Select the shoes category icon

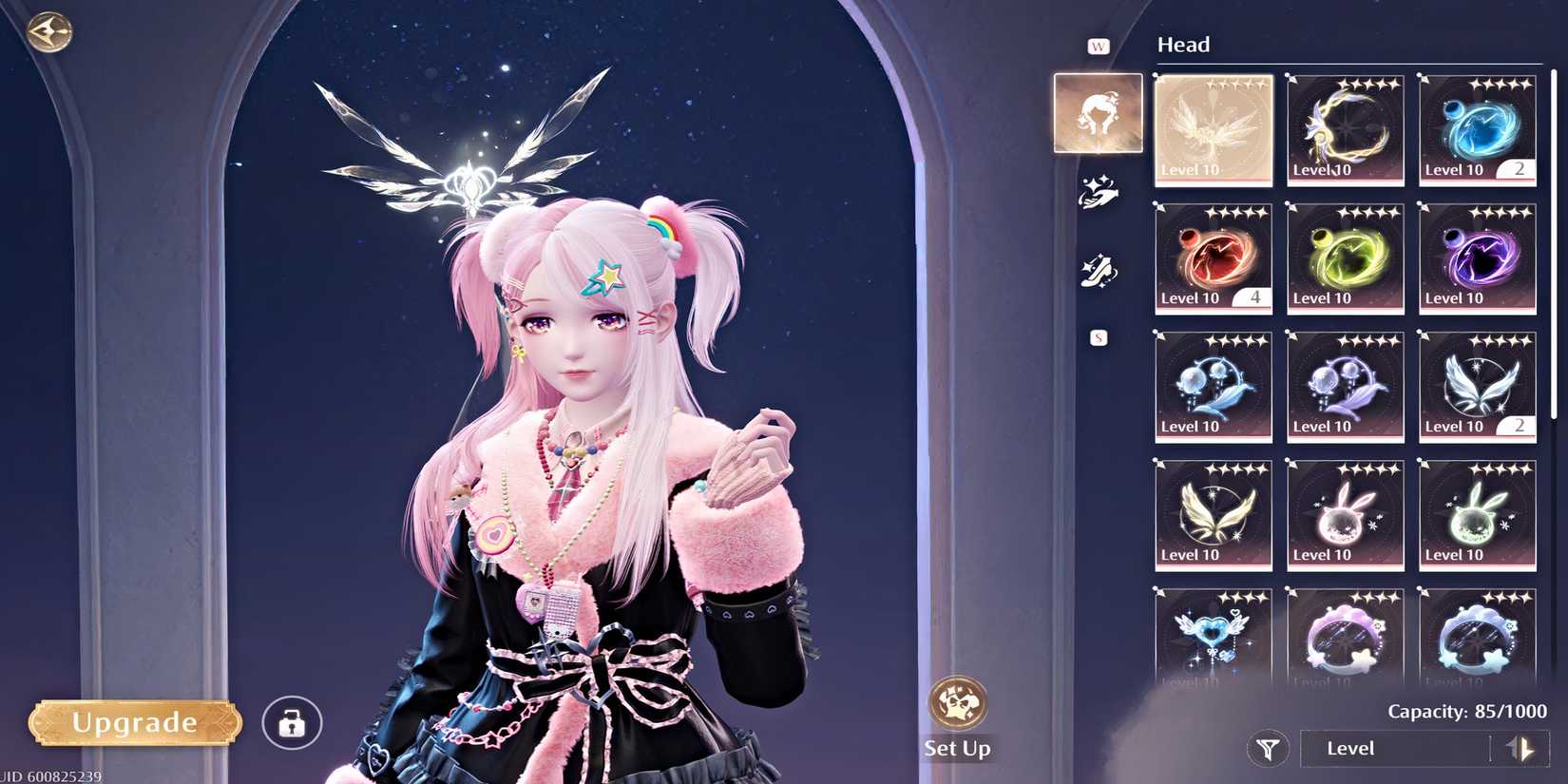click(x=1100, y=269)
